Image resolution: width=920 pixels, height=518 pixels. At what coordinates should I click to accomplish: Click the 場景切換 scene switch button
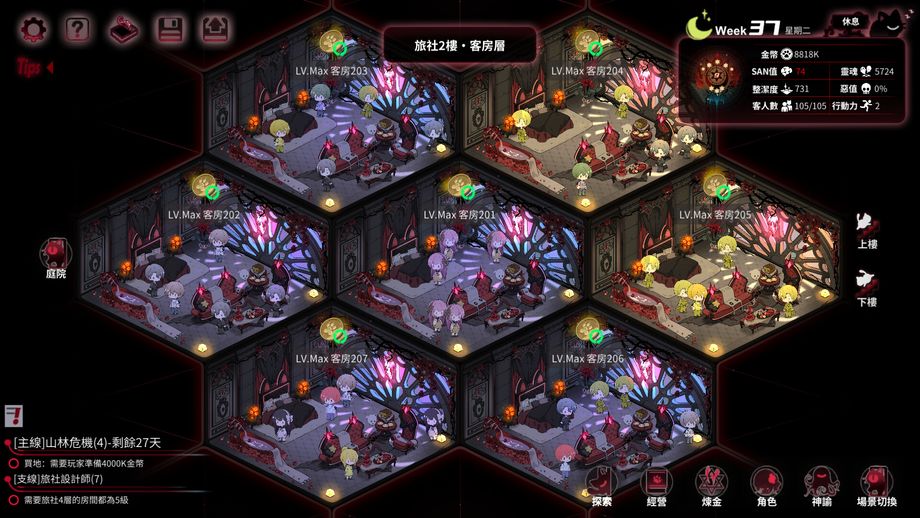pos(877,487)
